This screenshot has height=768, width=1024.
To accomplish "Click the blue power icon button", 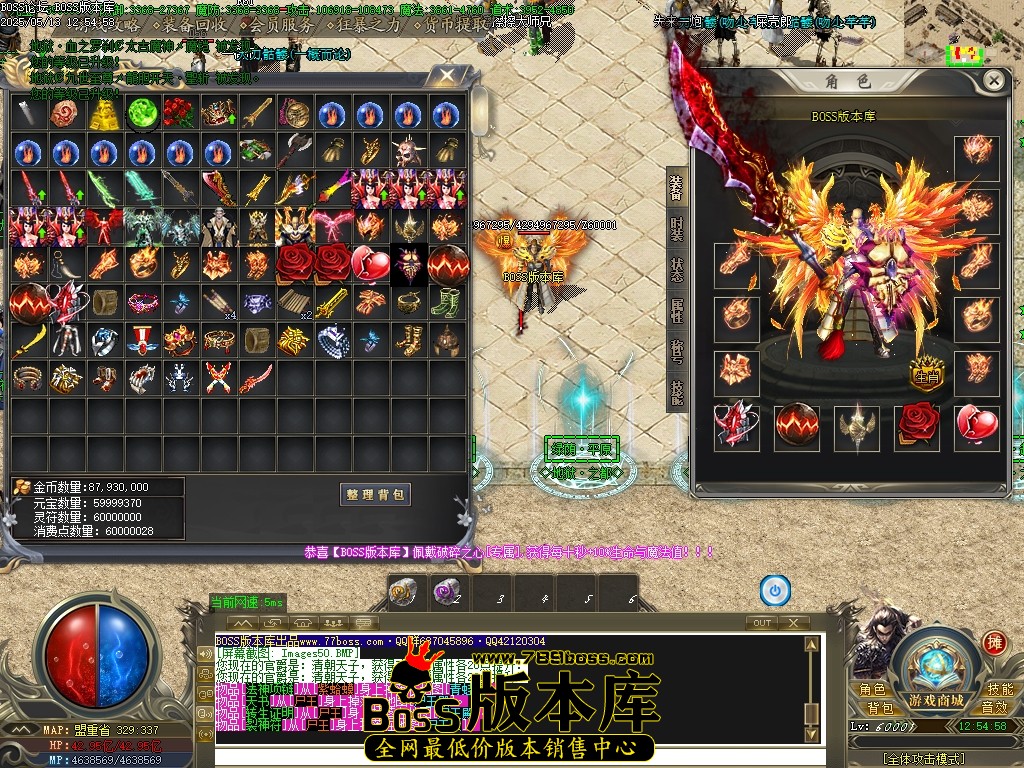I will point(775,590).
